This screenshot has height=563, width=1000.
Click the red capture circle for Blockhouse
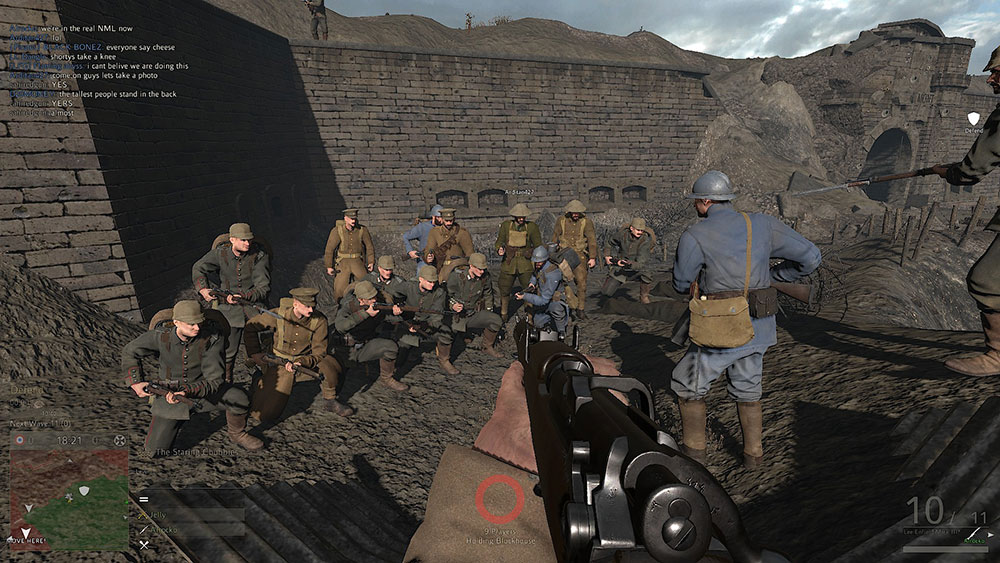[x=499, y=498]
